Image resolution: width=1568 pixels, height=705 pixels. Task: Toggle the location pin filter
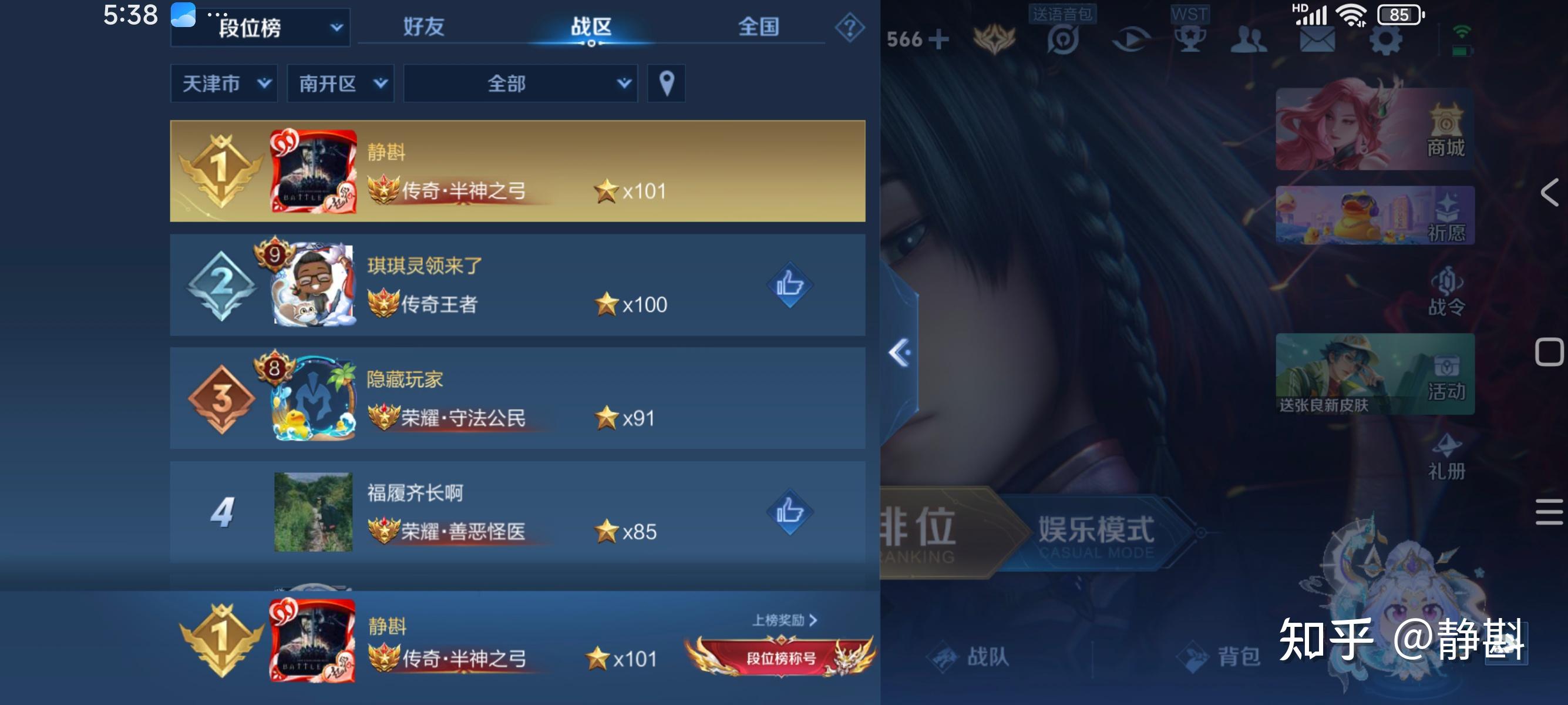pos(666,83)
